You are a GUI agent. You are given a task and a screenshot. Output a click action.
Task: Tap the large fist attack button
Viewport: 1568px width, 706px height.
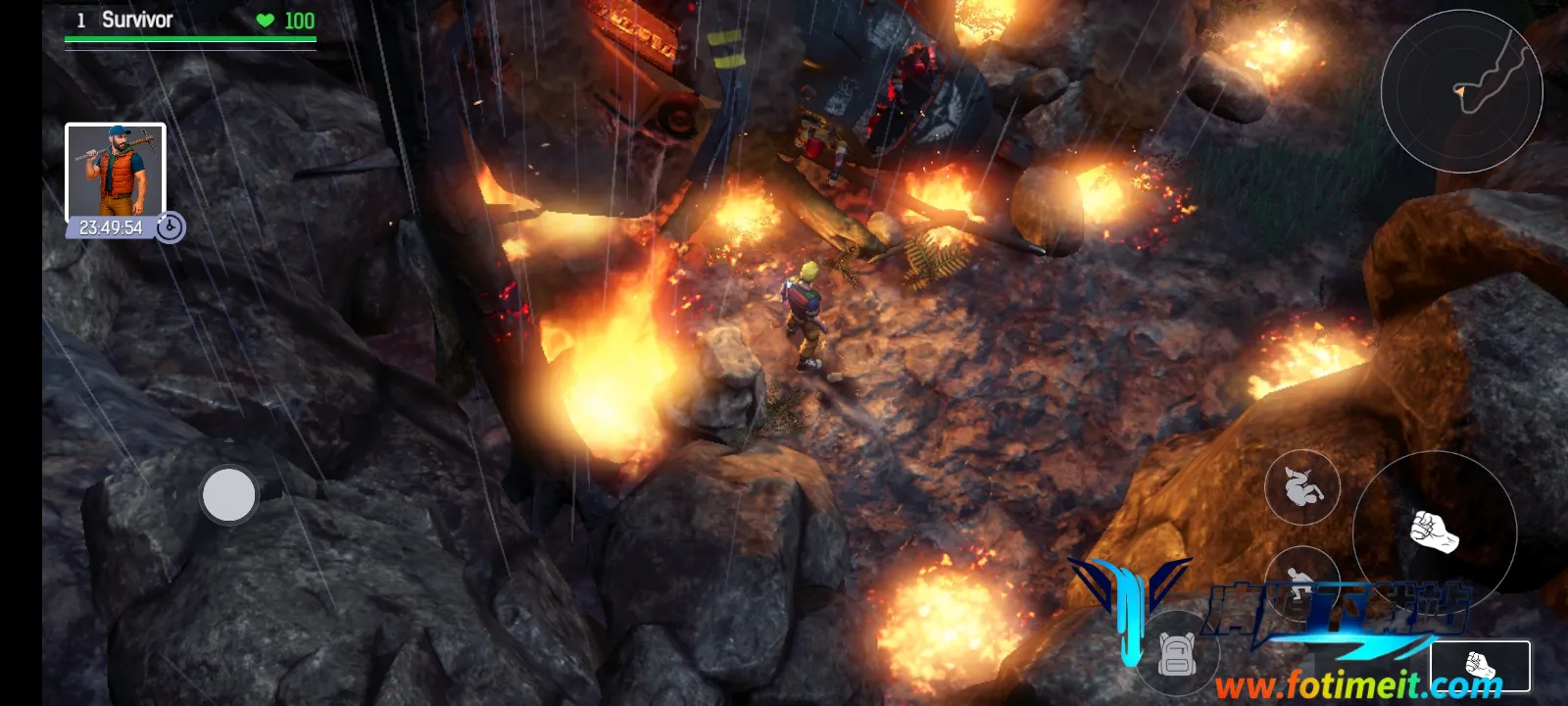tap(1434, 532)
